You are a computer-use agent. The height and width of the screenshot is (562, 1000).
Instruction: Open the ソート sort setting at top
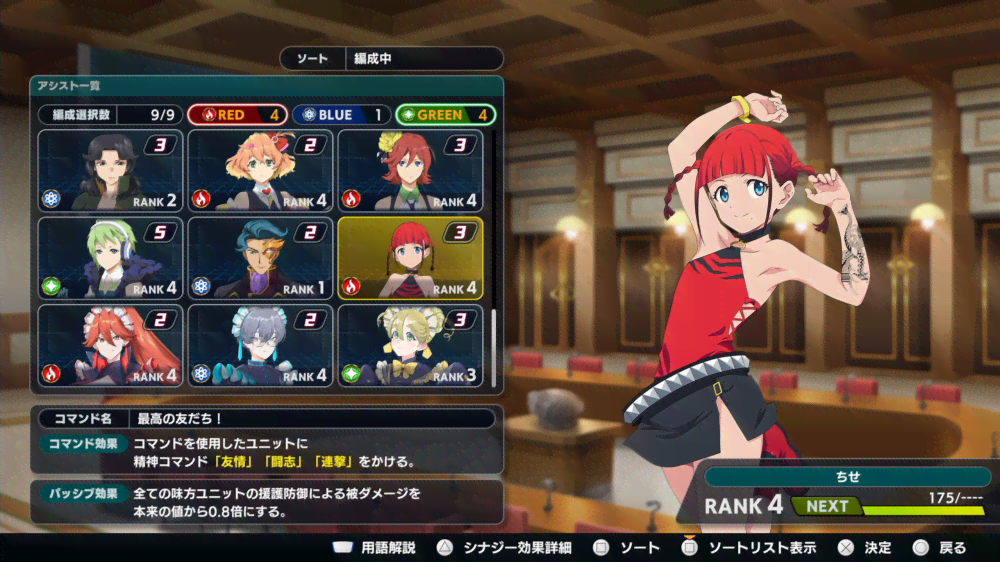click(x=391, y=59)
